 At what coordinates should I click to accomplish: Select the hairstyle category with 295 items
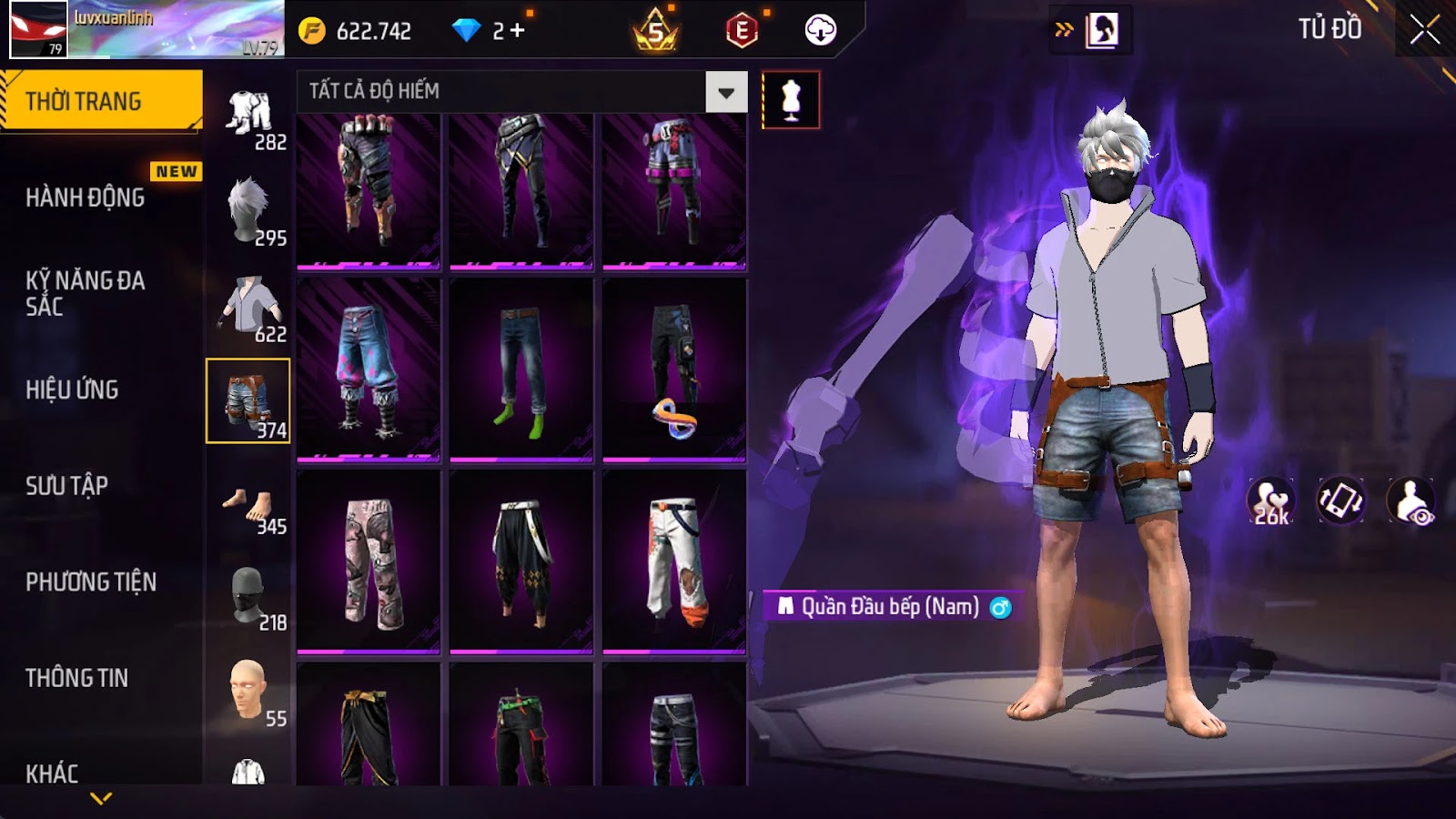(248, 210)
